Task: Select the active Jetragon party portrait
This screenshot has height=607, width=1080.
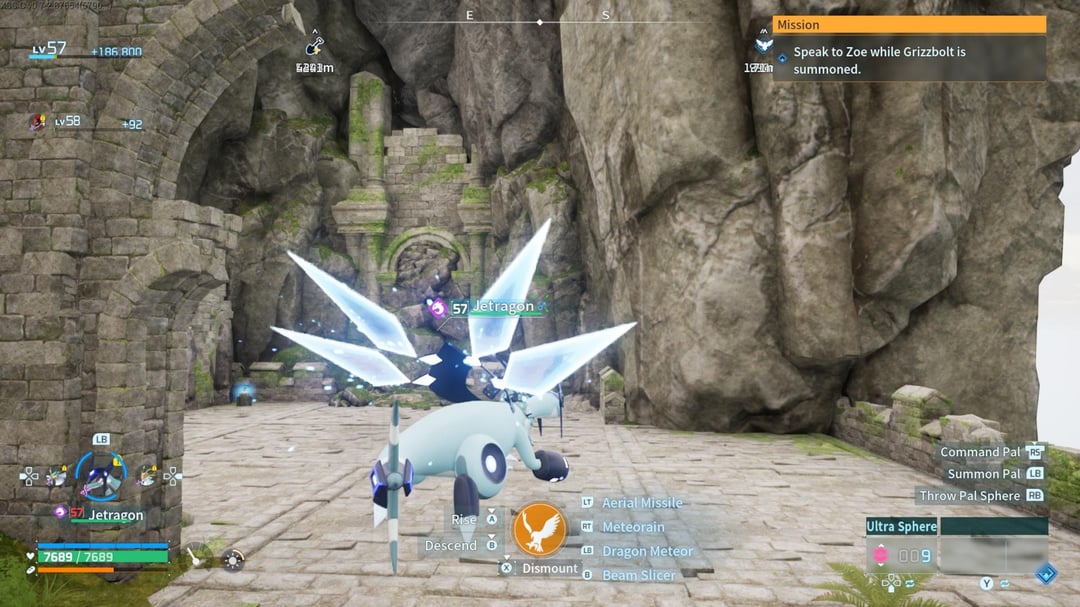Action: click(x=101, y=477)
